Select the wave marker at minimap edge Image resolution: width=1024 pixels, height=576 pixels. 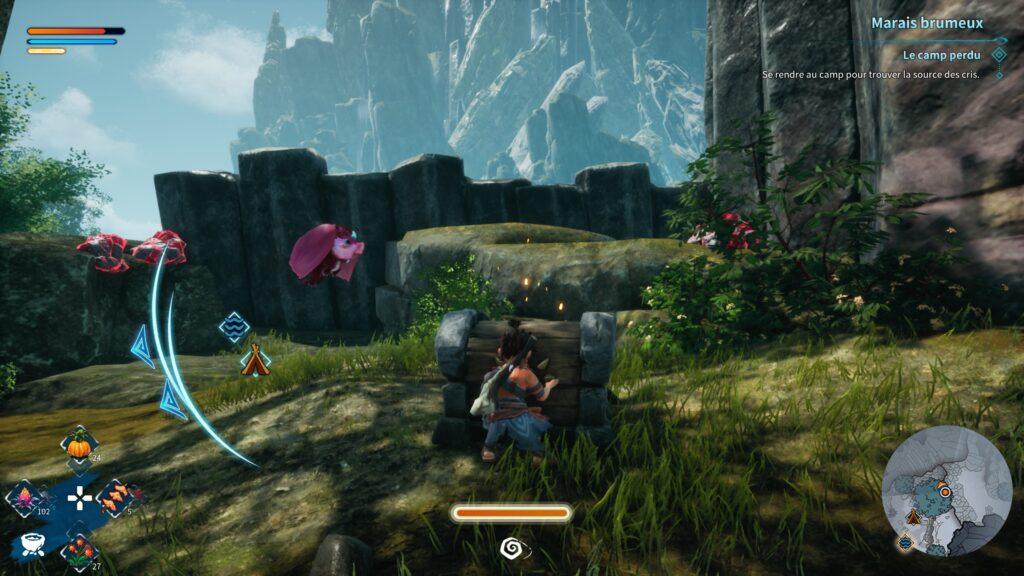(904, 542)
